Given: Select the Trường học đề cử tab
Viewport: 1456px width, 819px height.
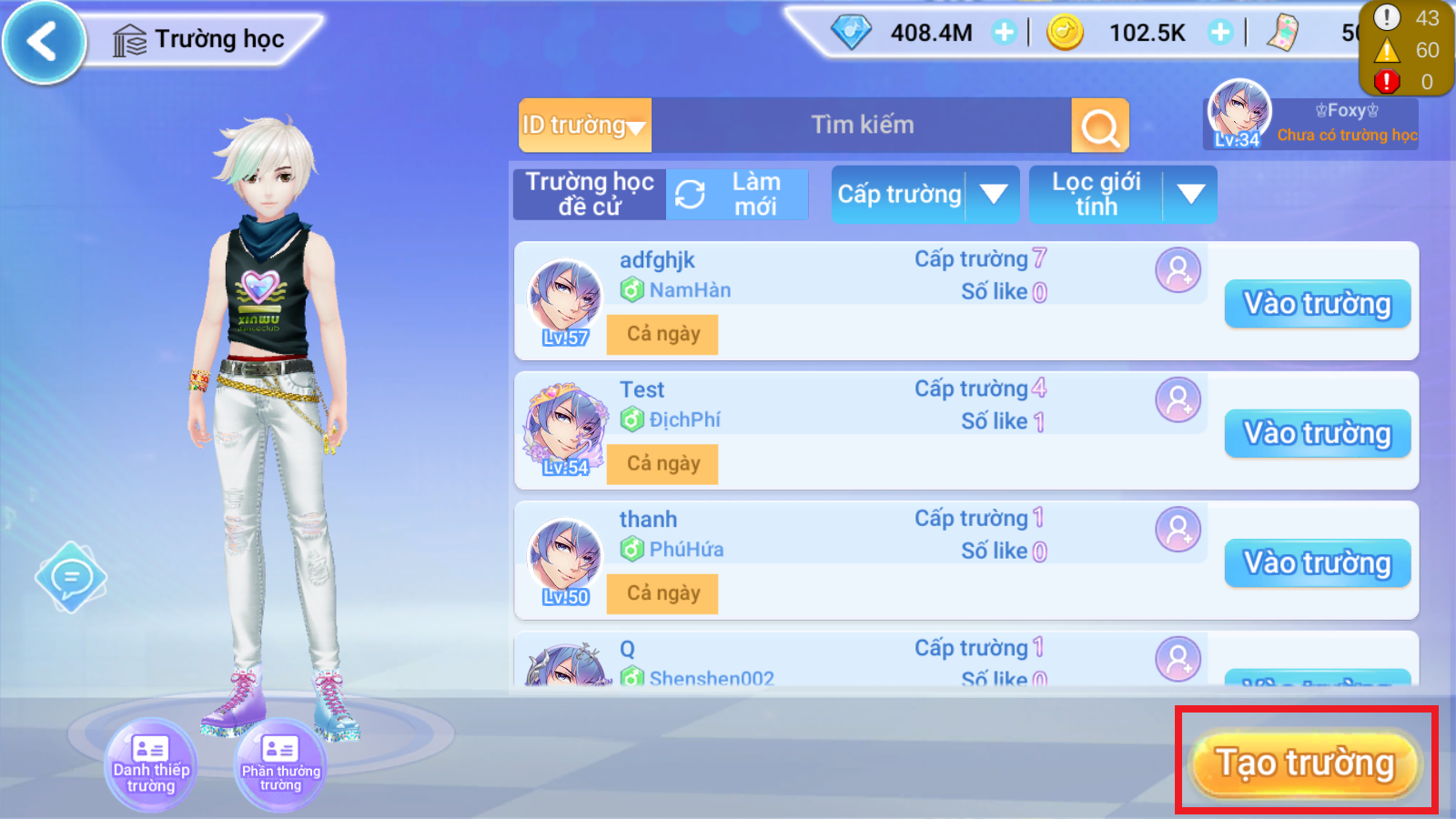Looking at the screenshot, I should (590, 195).
